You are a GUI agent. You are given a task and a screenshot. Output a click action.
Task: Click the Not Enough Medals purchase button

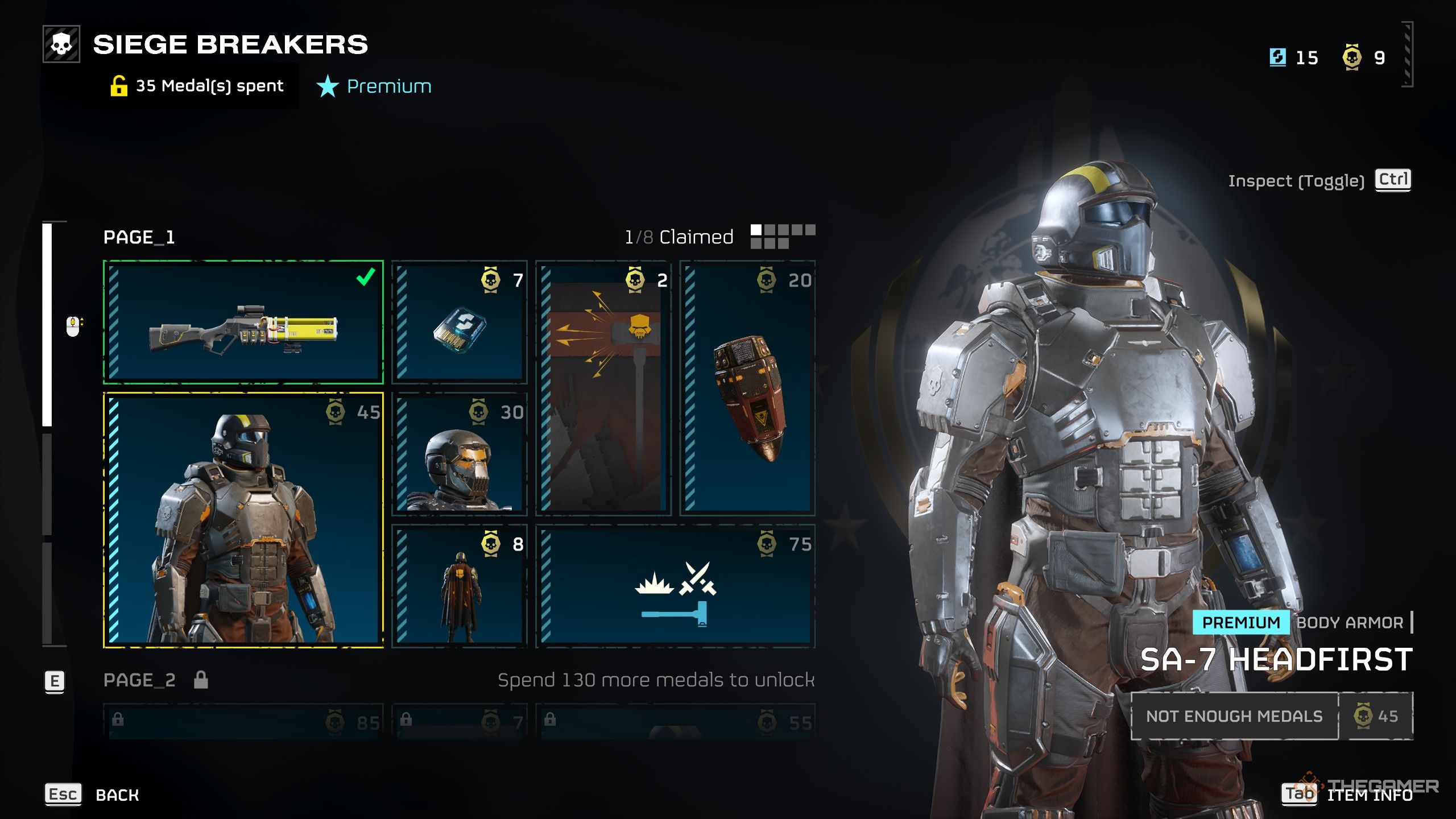pos(1234,716)
